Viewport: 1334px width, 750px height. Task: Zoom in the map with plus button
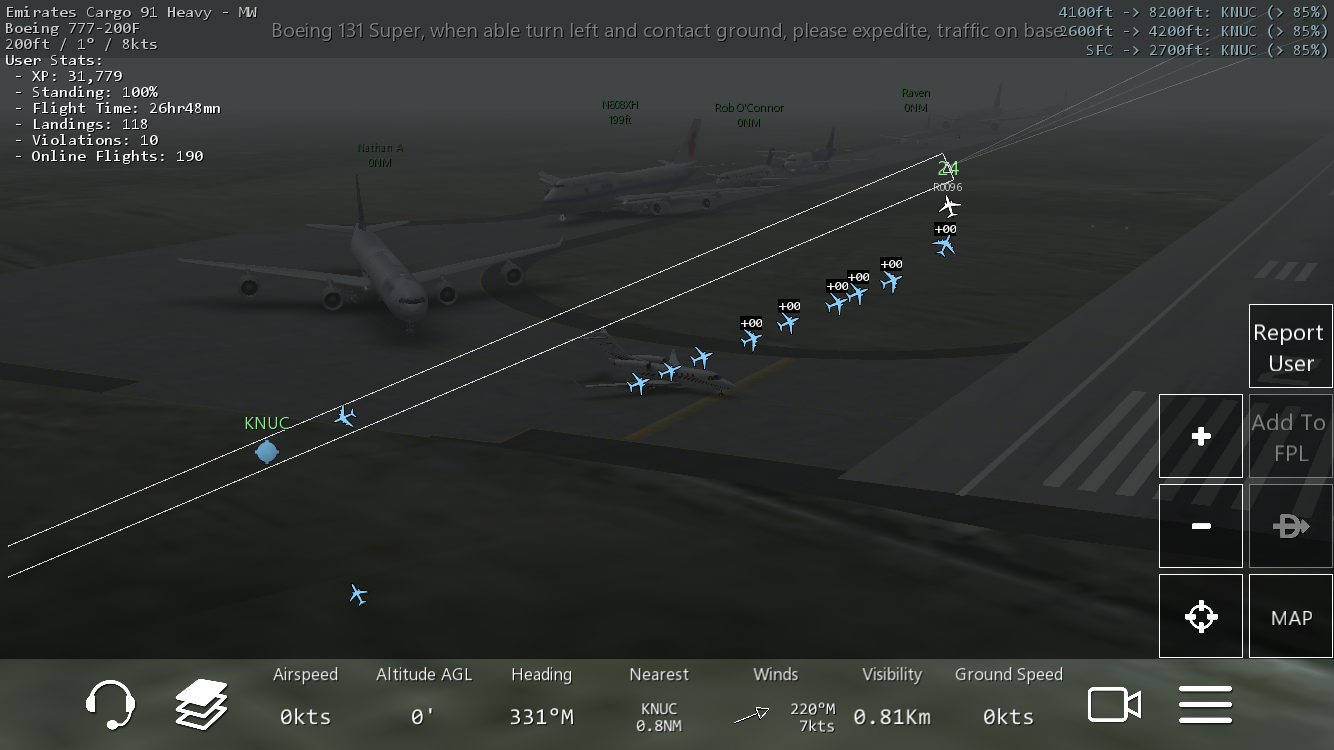(1201, 436)
